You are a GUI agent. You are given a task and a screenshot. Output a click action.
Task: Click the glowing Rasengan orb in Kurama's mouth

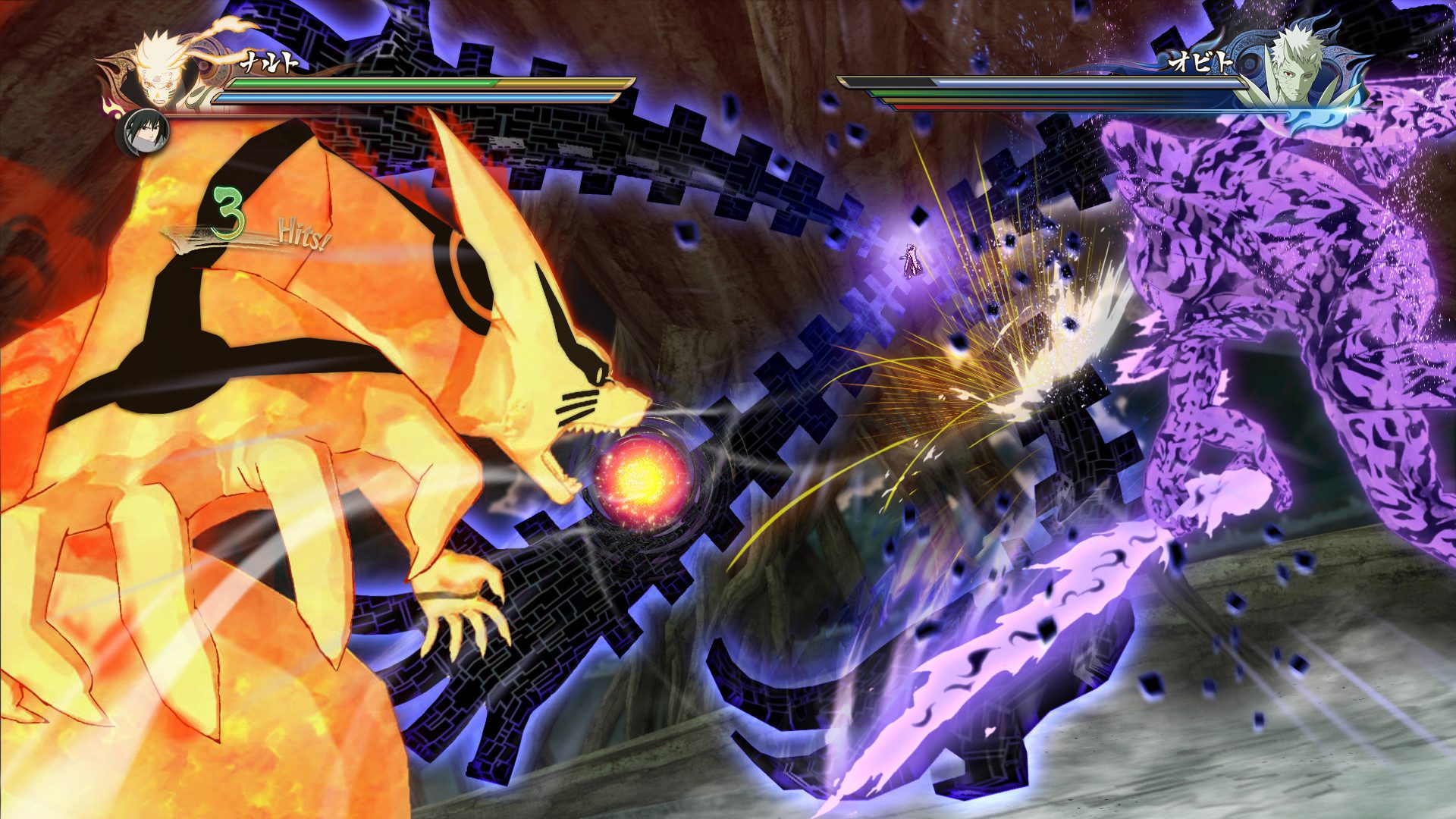pyautogui.click(x=641, y=478)
